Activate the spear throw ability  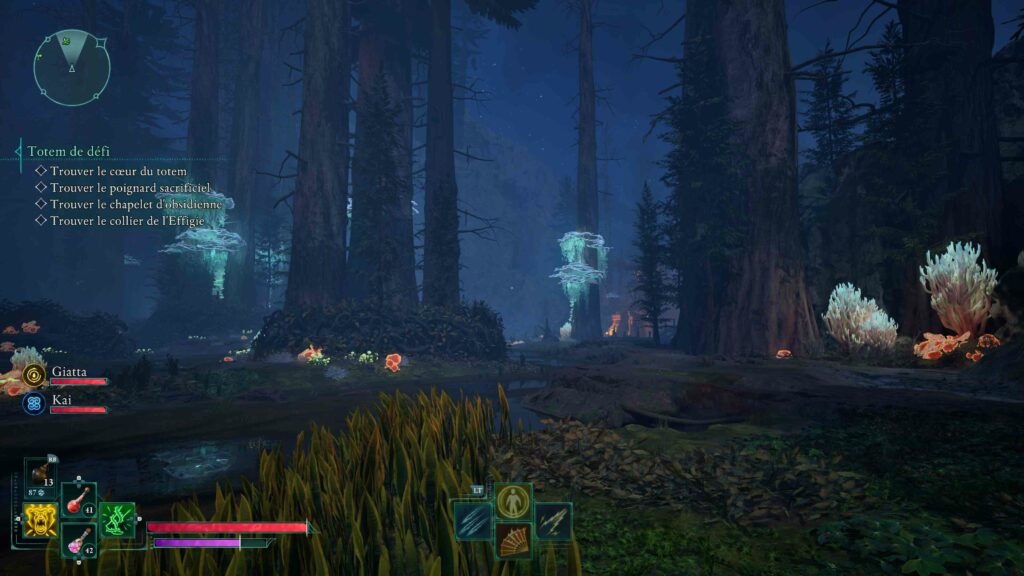[x=553, y=520]
